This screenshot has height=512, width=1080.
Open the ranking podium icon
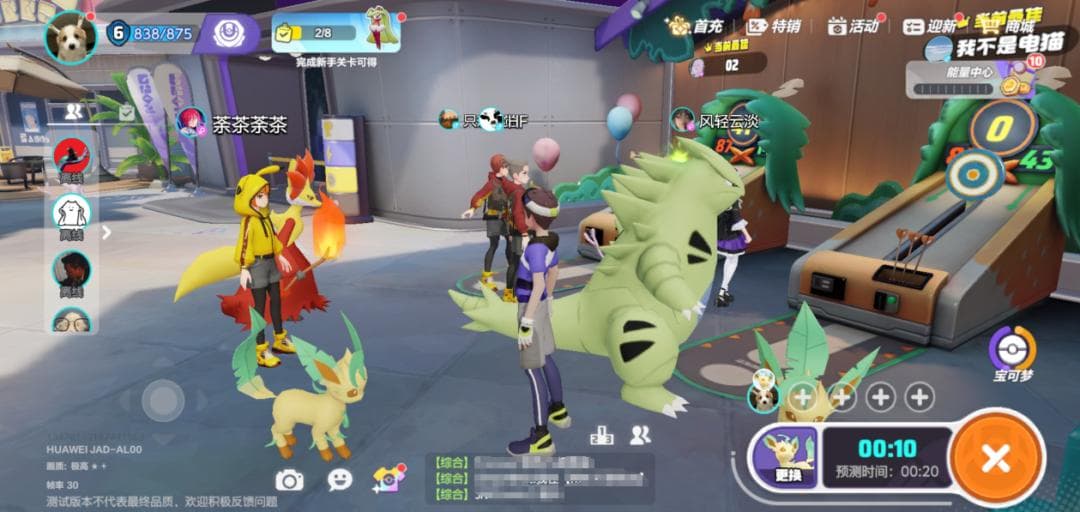602,435
